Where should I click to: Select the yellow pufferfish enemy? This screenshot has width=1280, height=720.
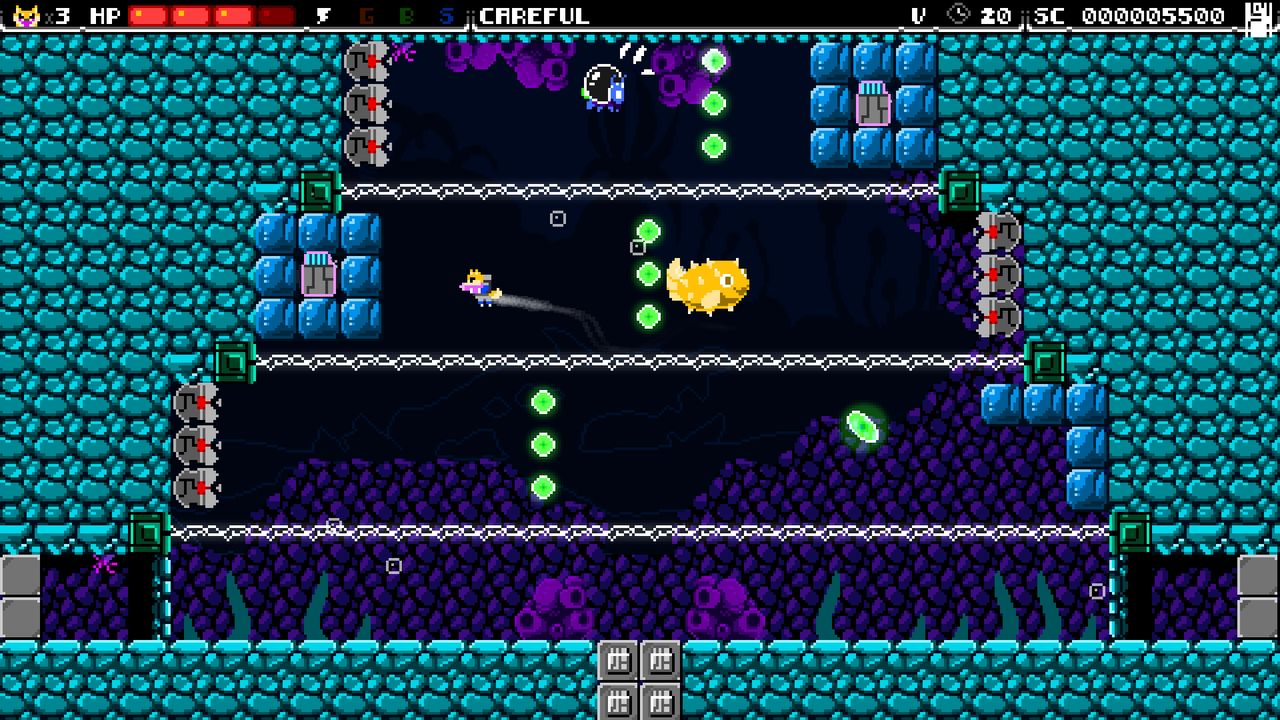(x=708, y=283)
